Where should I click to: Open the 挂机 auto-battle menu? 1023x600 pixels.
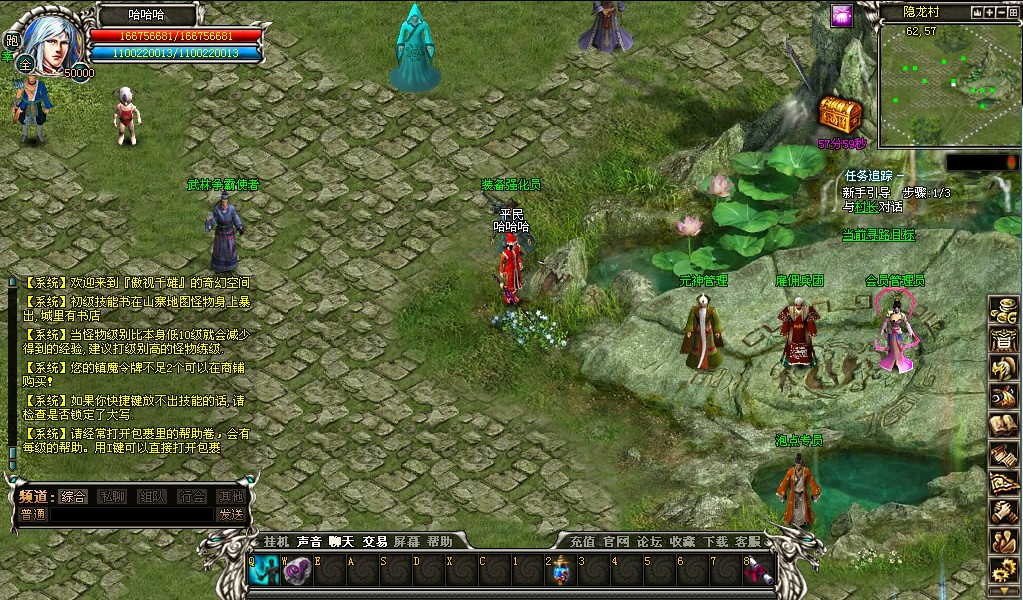coord(275,541)
